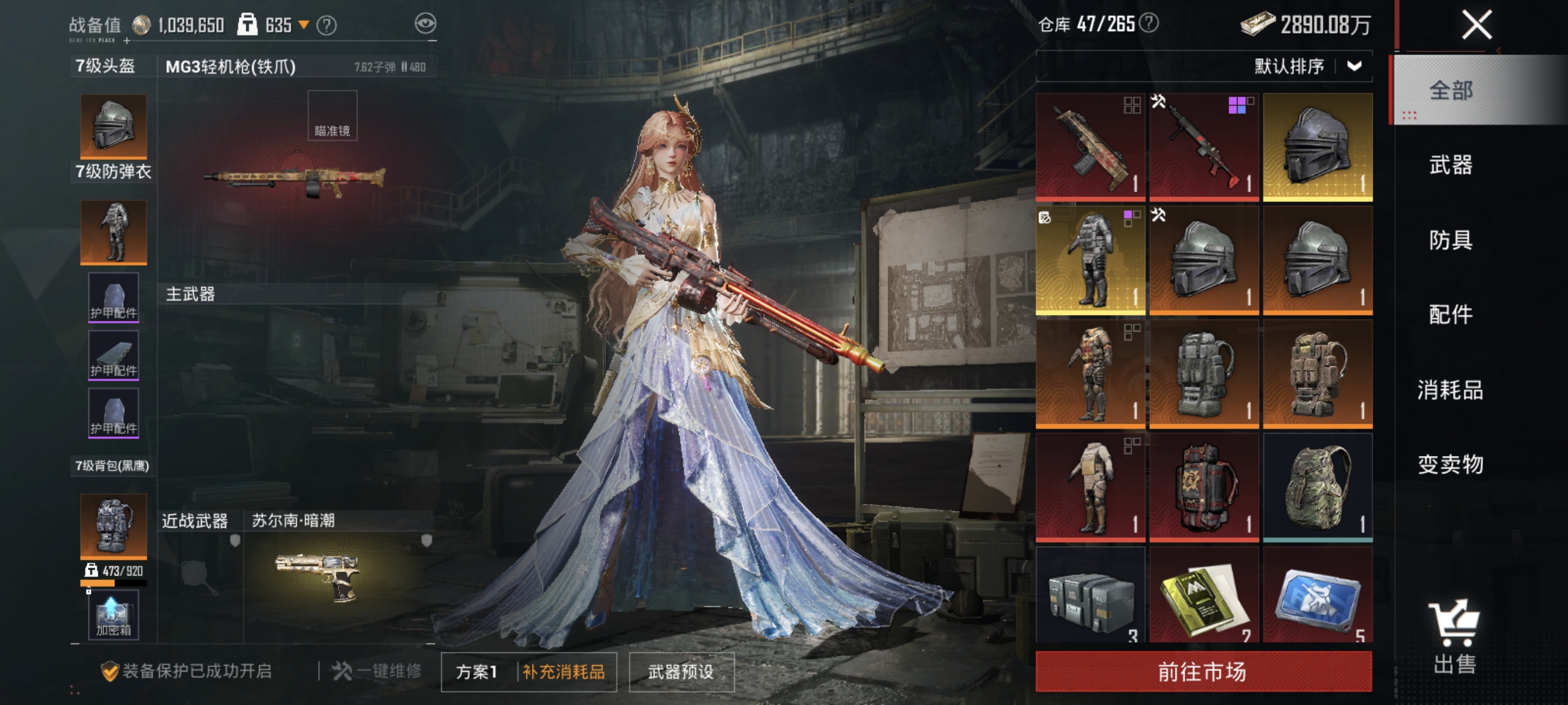Screen dimensions: 1568x705
Task: Go to the market via 前往市场
Action: pos(1203,671)
